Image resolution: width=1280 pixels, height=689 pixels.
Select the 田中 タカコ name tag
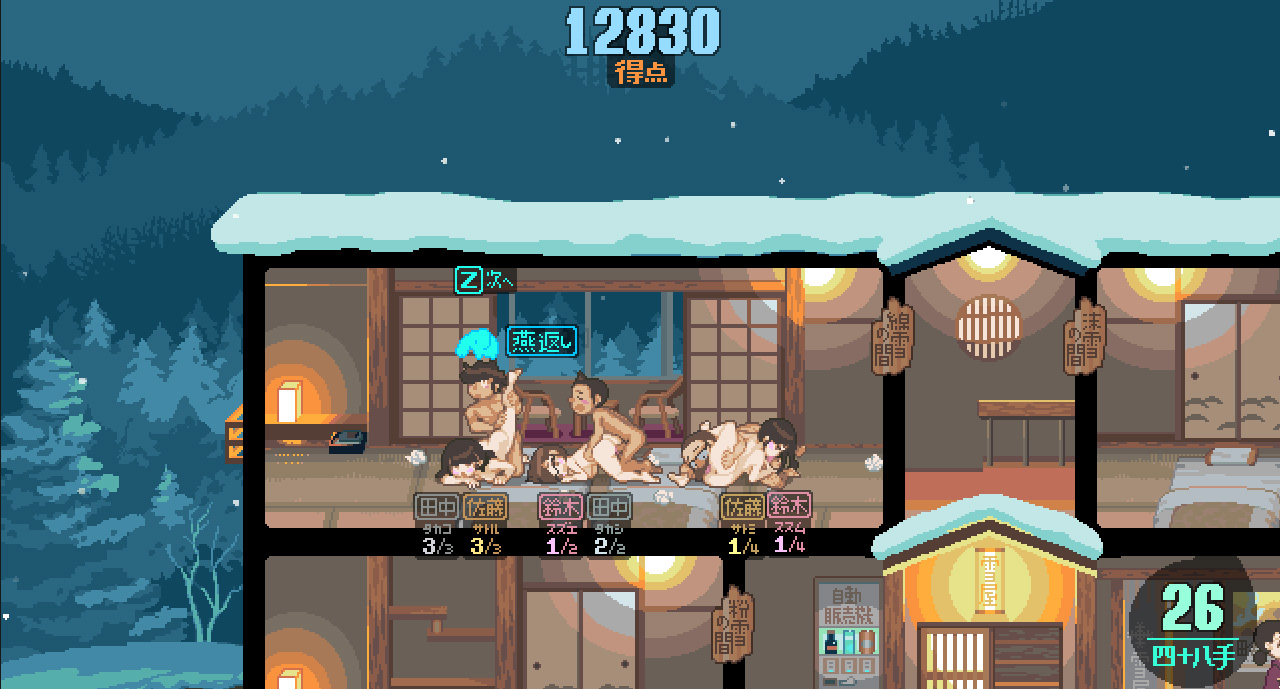437,508
